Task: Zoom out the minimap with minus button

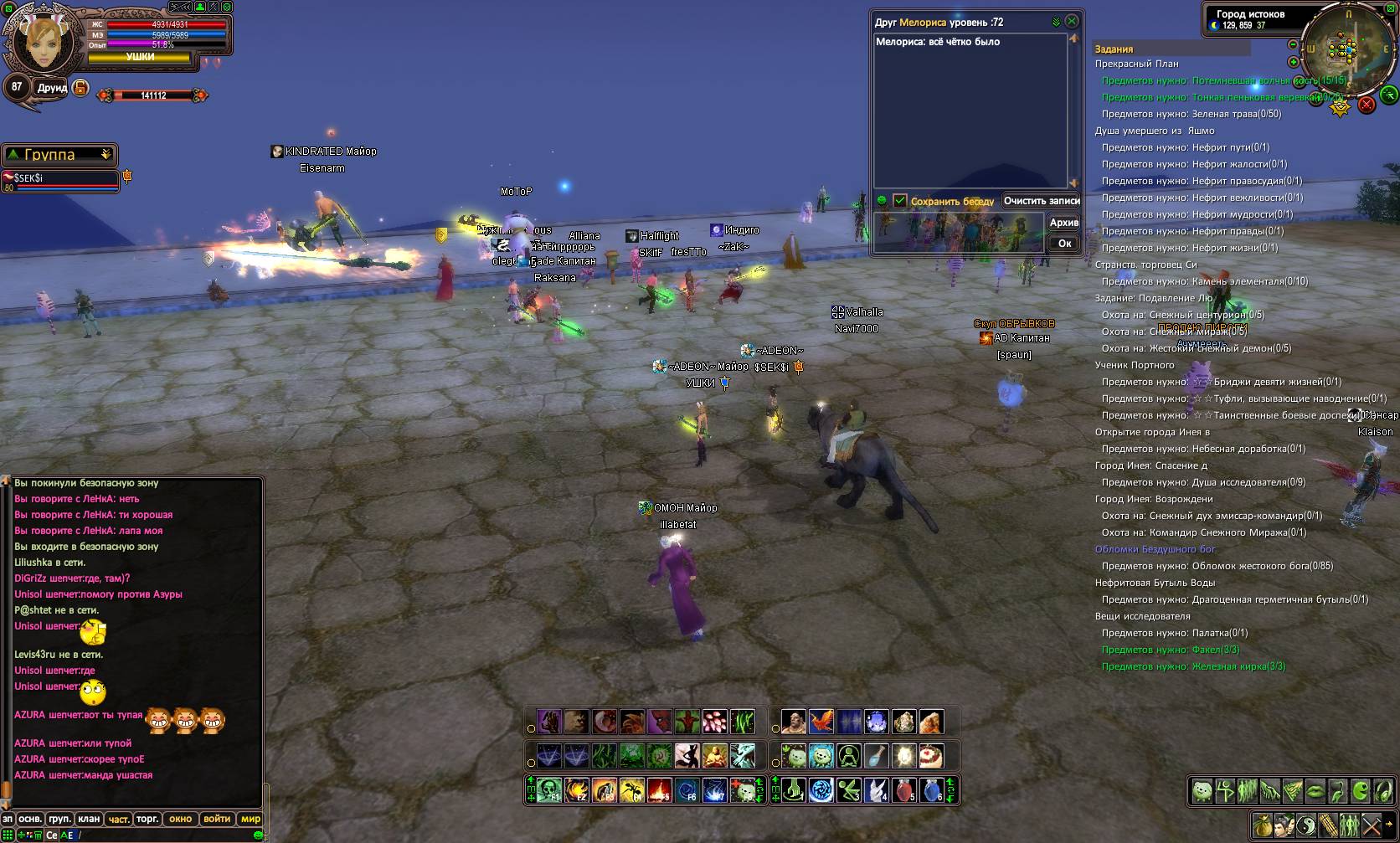Action: (x=1293, y=44)
